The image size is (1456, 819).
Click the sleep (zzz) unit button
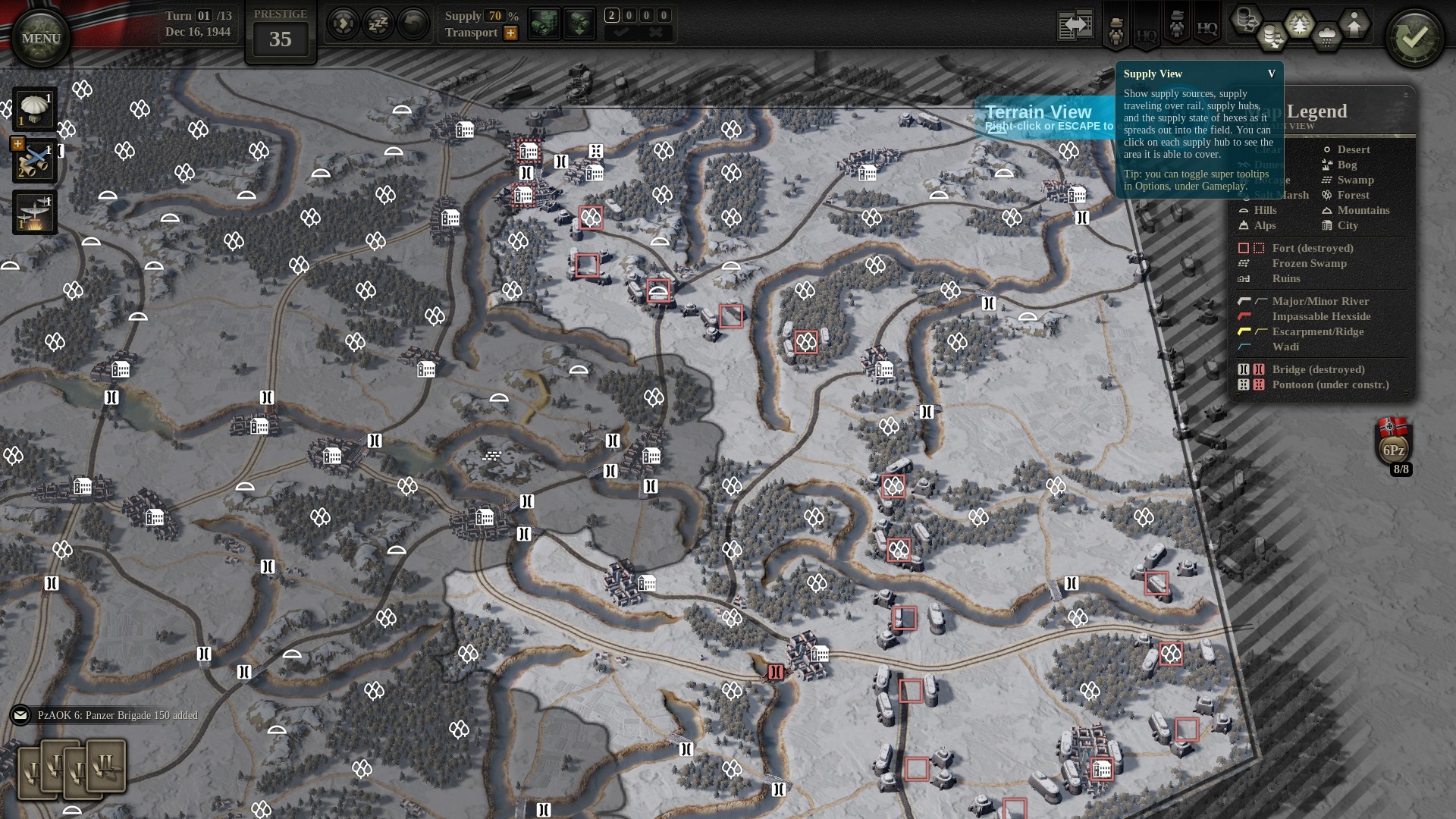378,24
